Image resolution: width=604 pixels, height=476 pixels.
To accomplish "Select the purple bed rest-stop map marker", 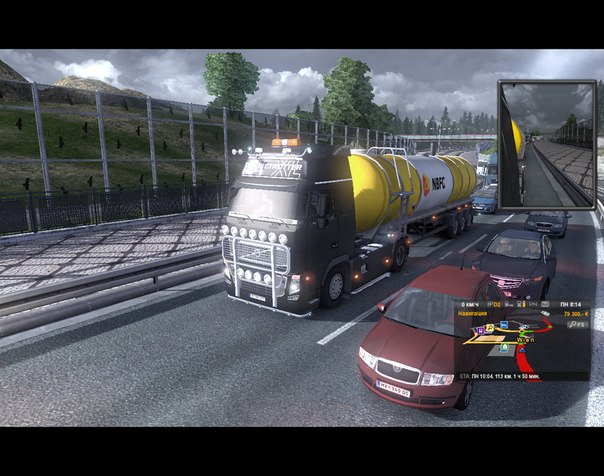I will click(x=481, y=330).
